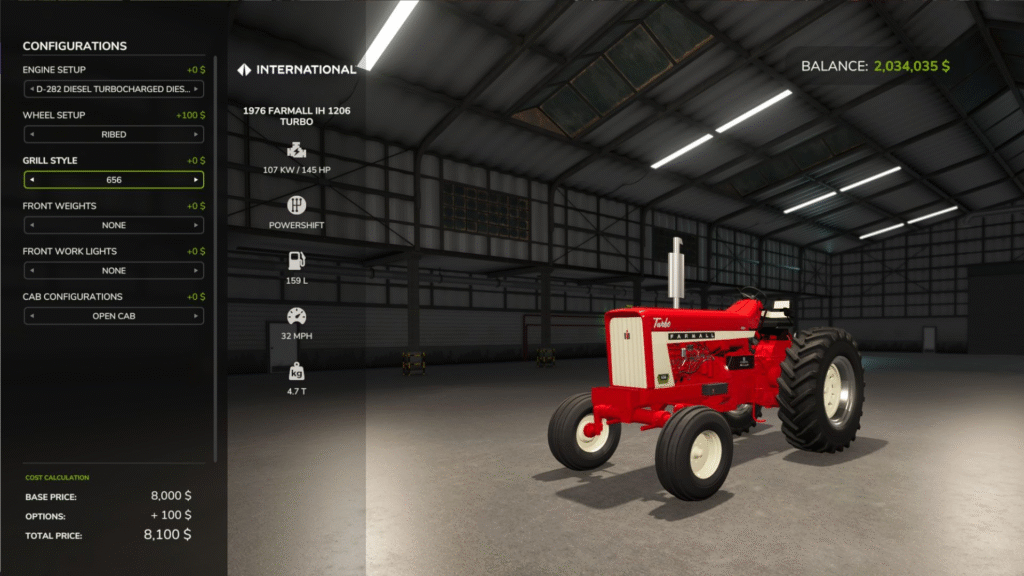Change Front Work Lights to next option
This screenshot has width=1024, height=576.
(196, 271)
